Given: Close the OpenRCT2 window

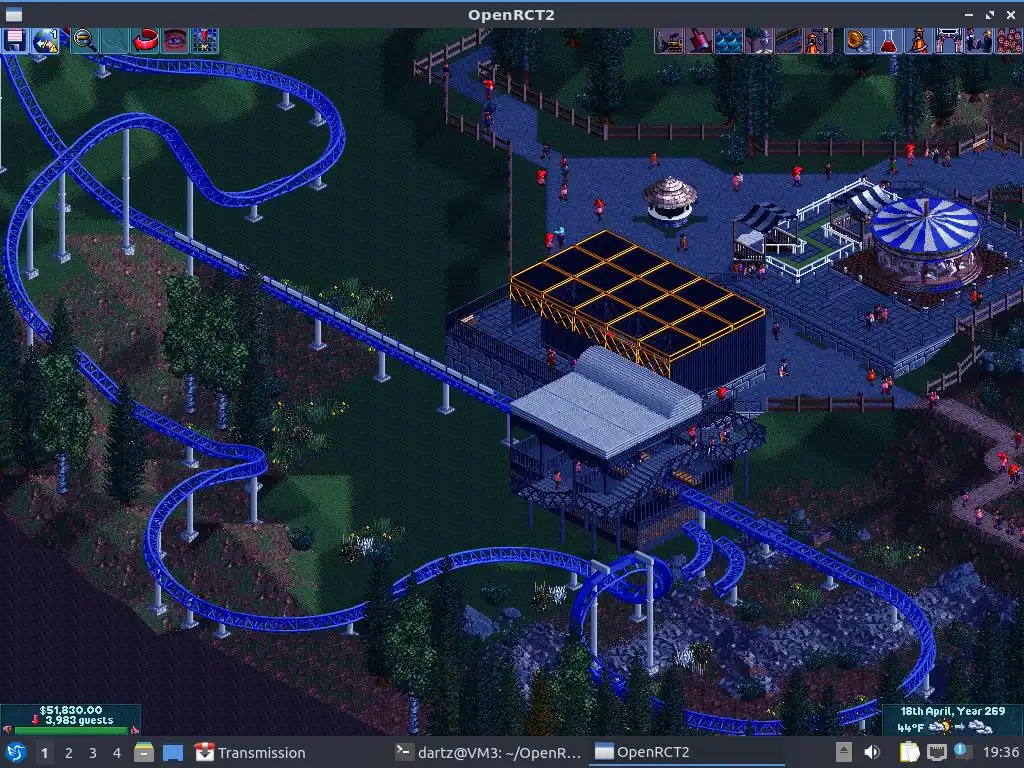Looking at the screenshot, I should (1012, 14).
